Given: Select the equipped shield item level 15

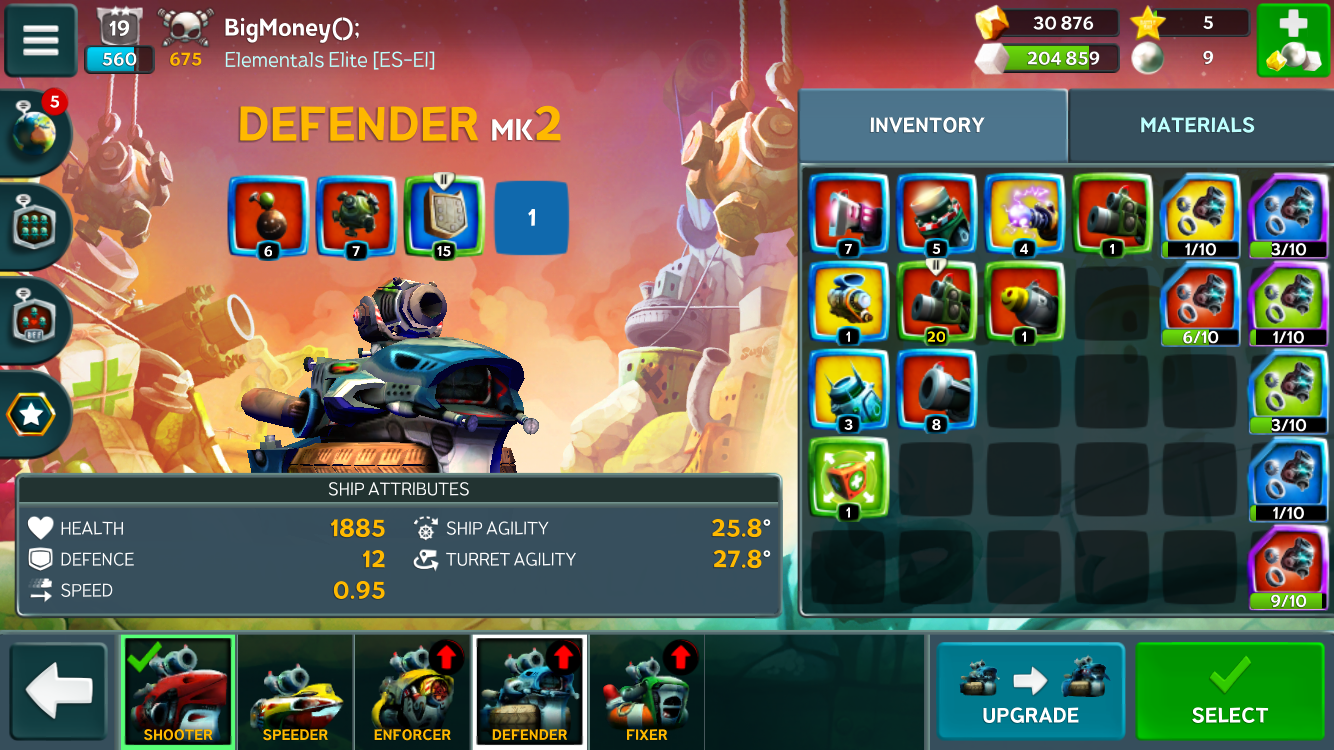Looking at the screenshot, I should coord(443,217).
